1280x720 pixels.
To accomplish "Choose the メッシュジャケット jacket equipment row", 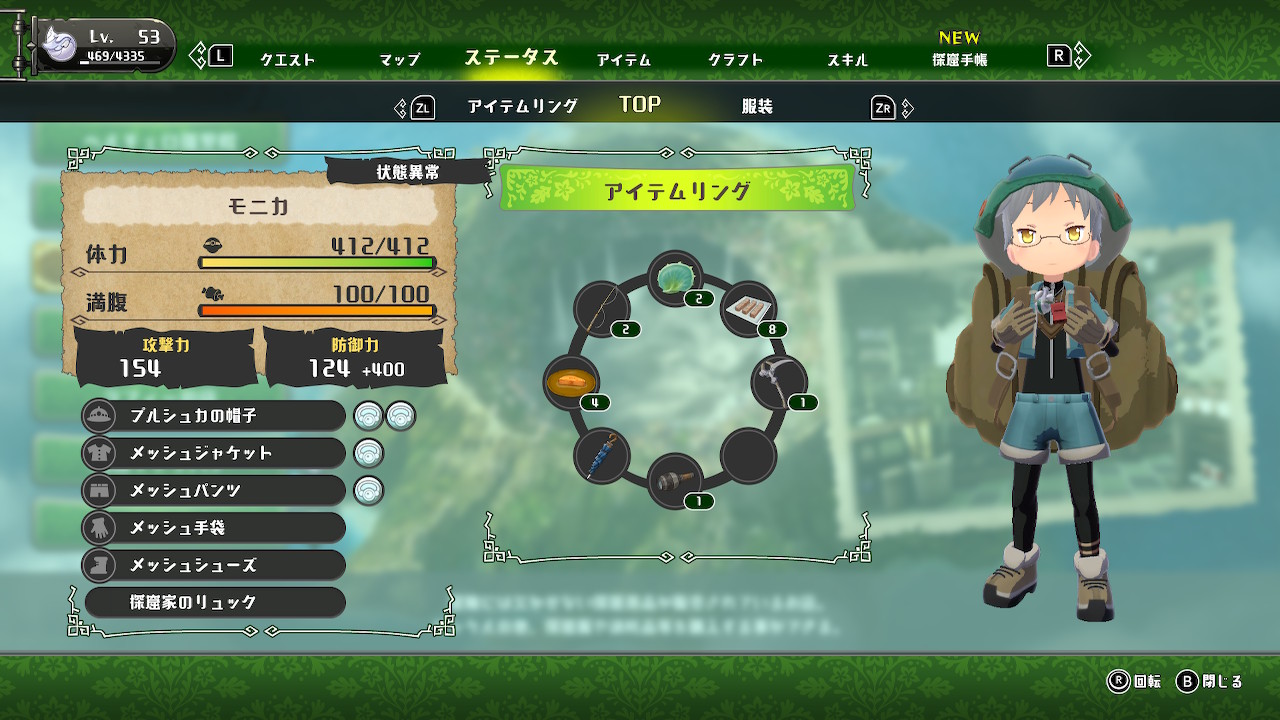I will click(x=214, y=453).
